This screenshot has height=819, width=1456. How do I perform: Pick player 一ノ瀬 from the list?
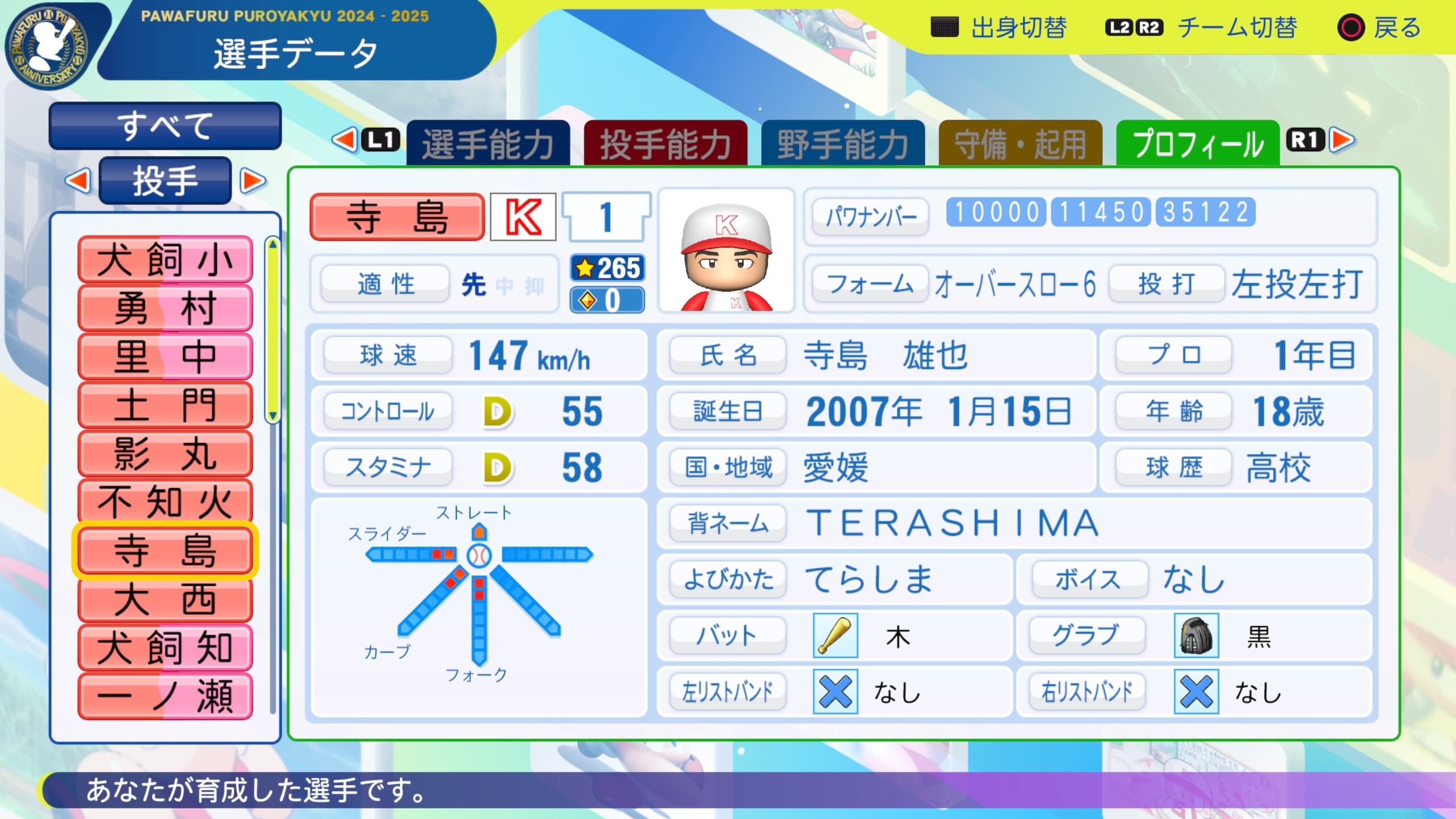pos(165,696)
